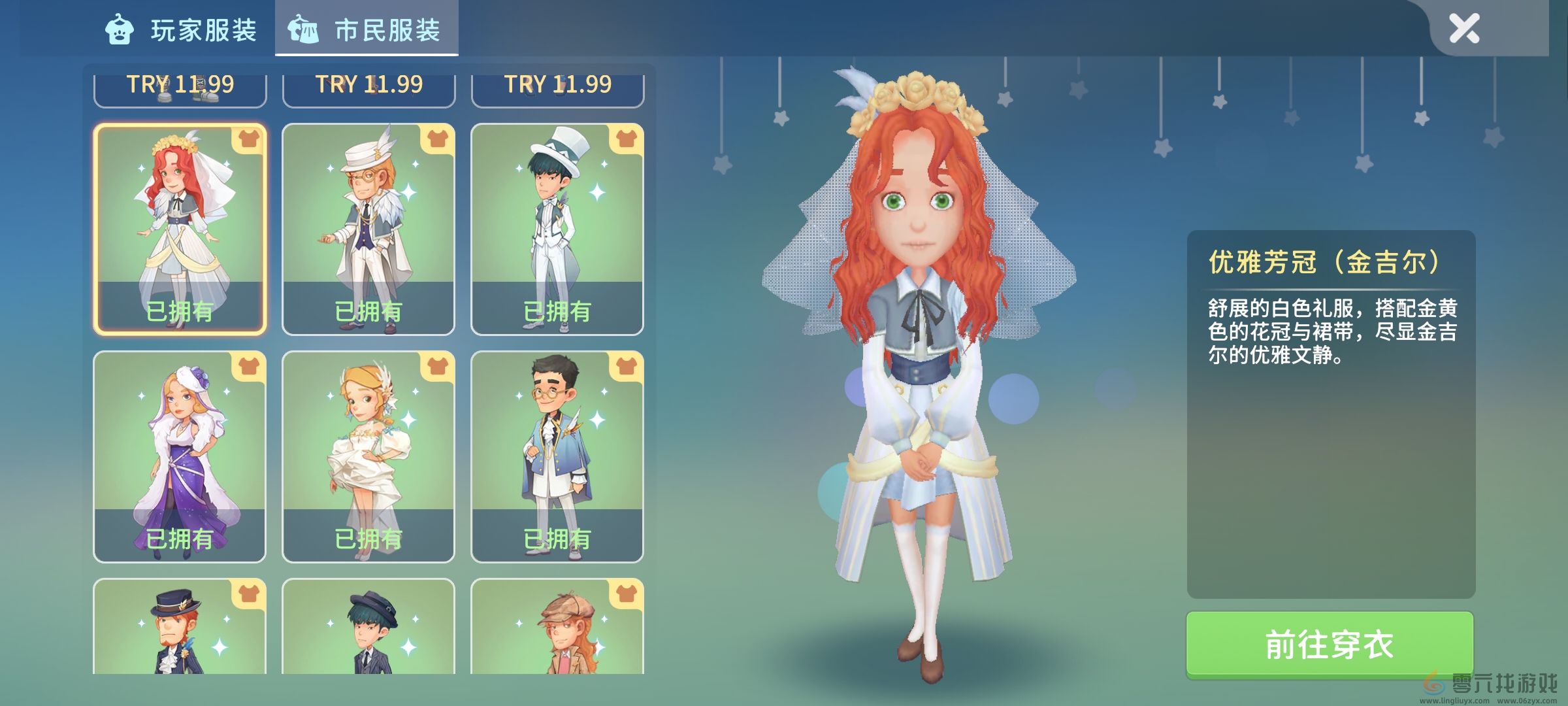1568x706 pixels.
Task: Select the 市民服装 tab
Action: [x=367, y=30]
